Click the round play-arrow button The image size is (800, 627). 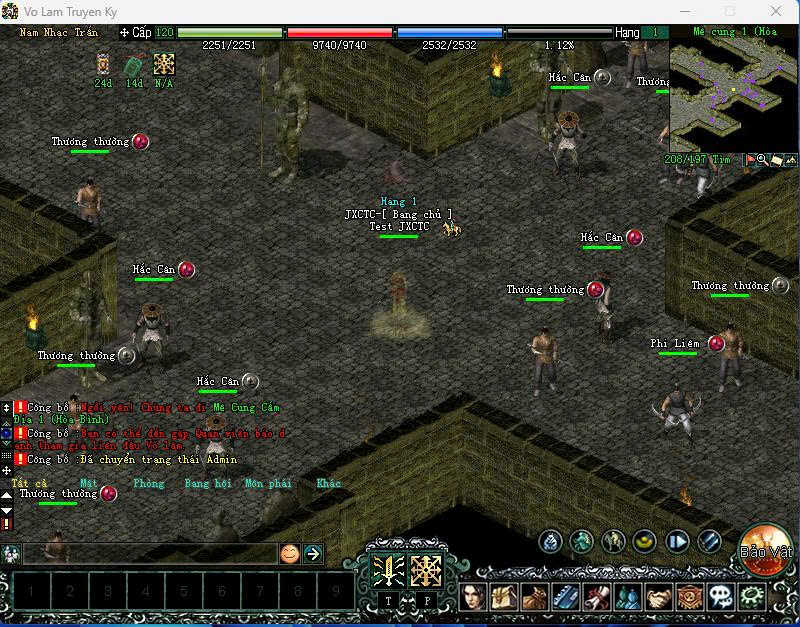(x=677, y=542)
